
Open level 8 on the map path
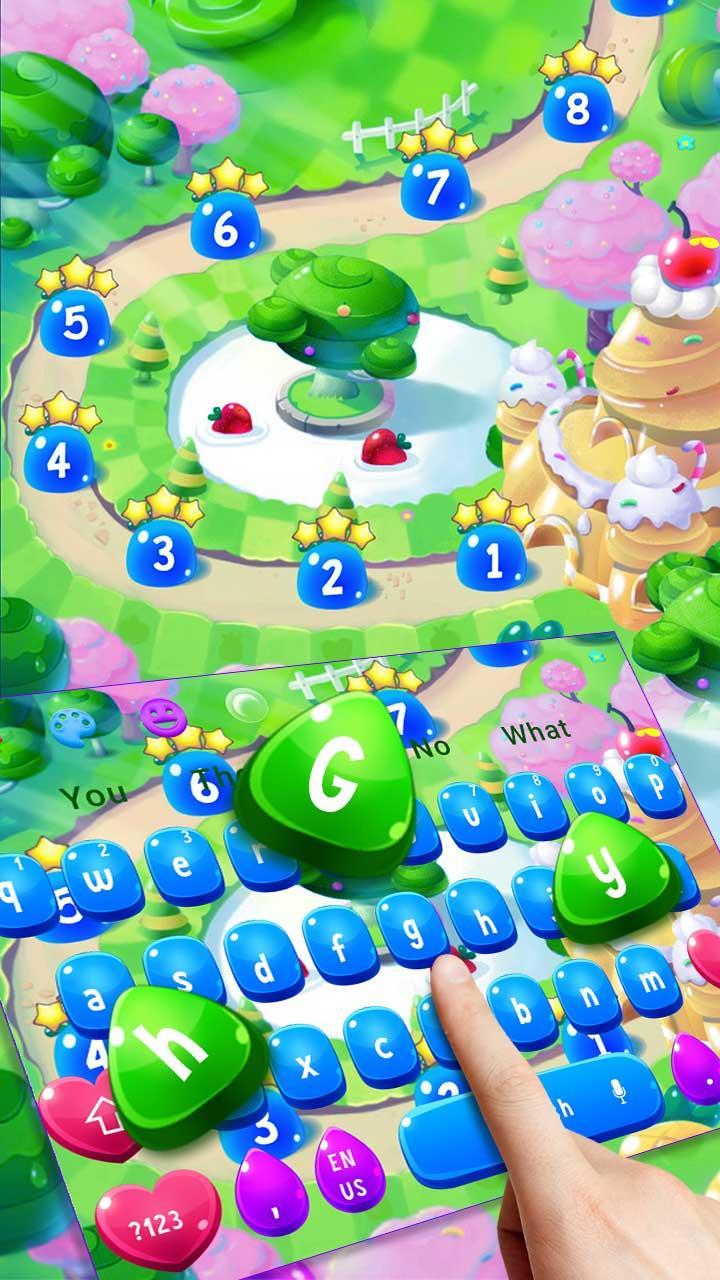click(x=577, y=109)
